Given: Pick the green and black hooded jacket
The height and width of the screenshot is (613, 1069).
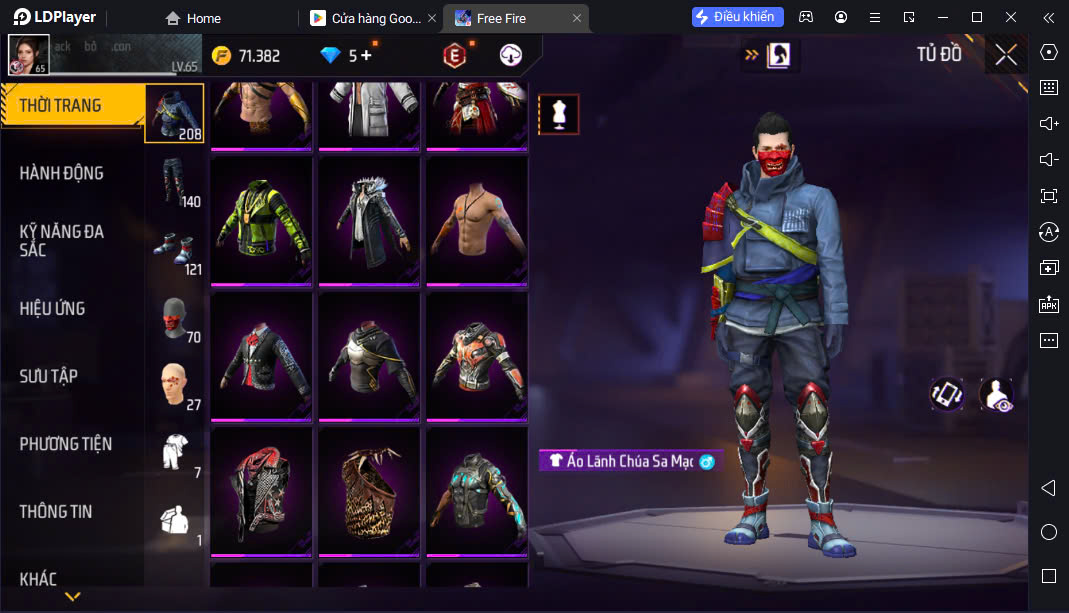Looking at the screenshot, I should coord(261,218).
